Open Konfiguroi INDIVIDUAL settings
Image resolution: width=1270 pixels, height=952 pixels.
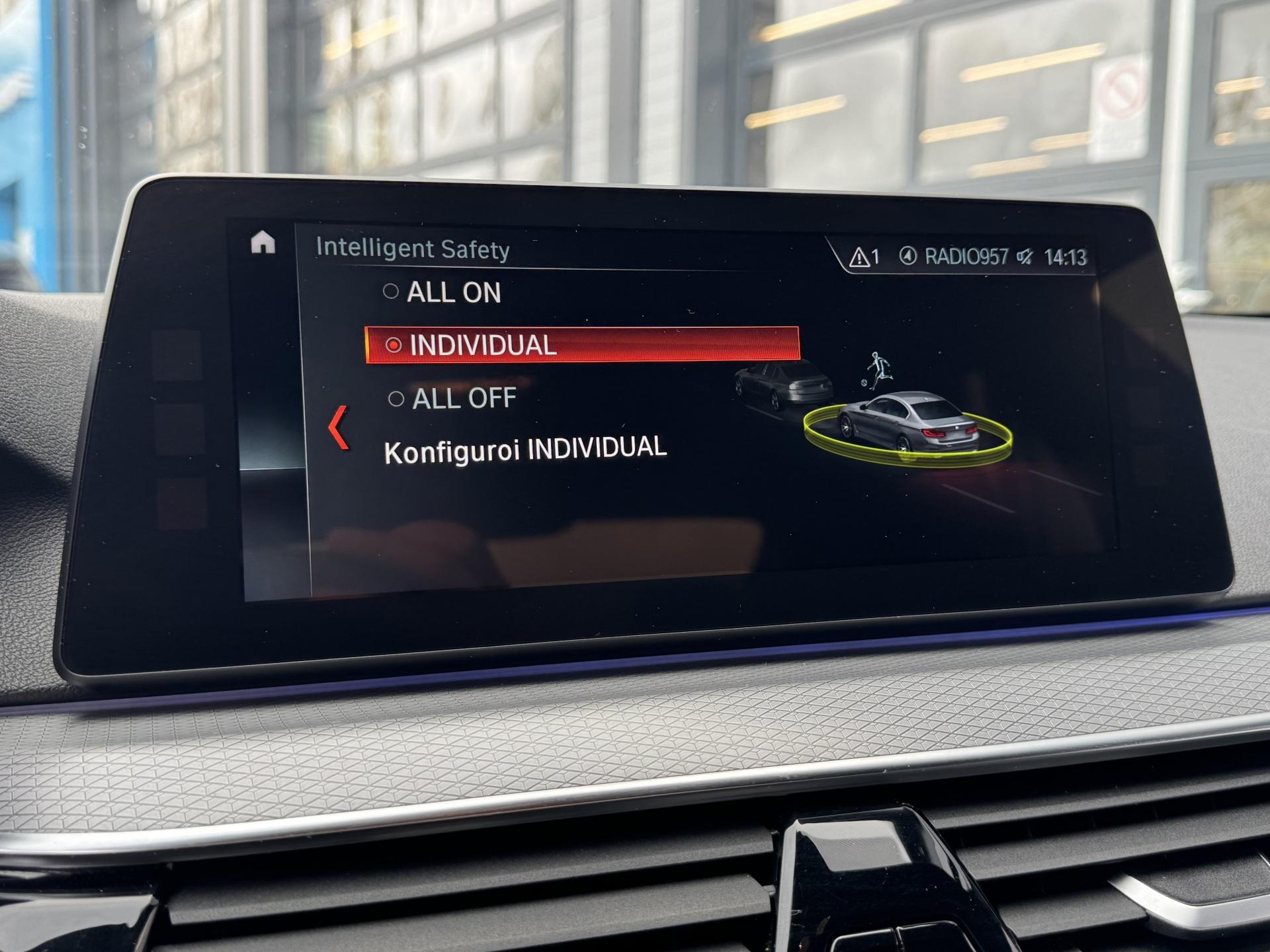[525, 450]
